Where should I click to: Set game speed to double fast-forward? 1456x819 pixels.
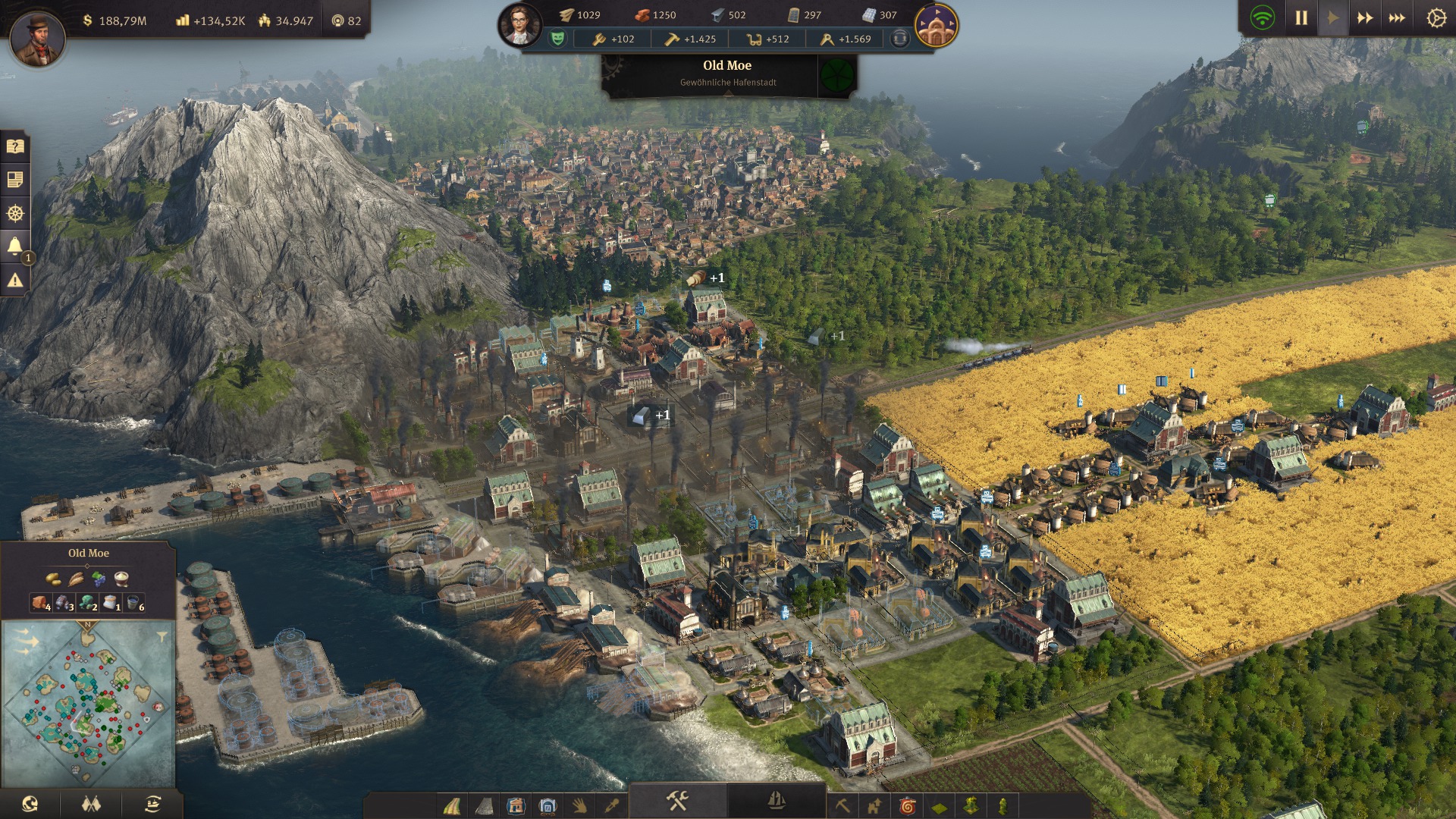pos(1364,17)
